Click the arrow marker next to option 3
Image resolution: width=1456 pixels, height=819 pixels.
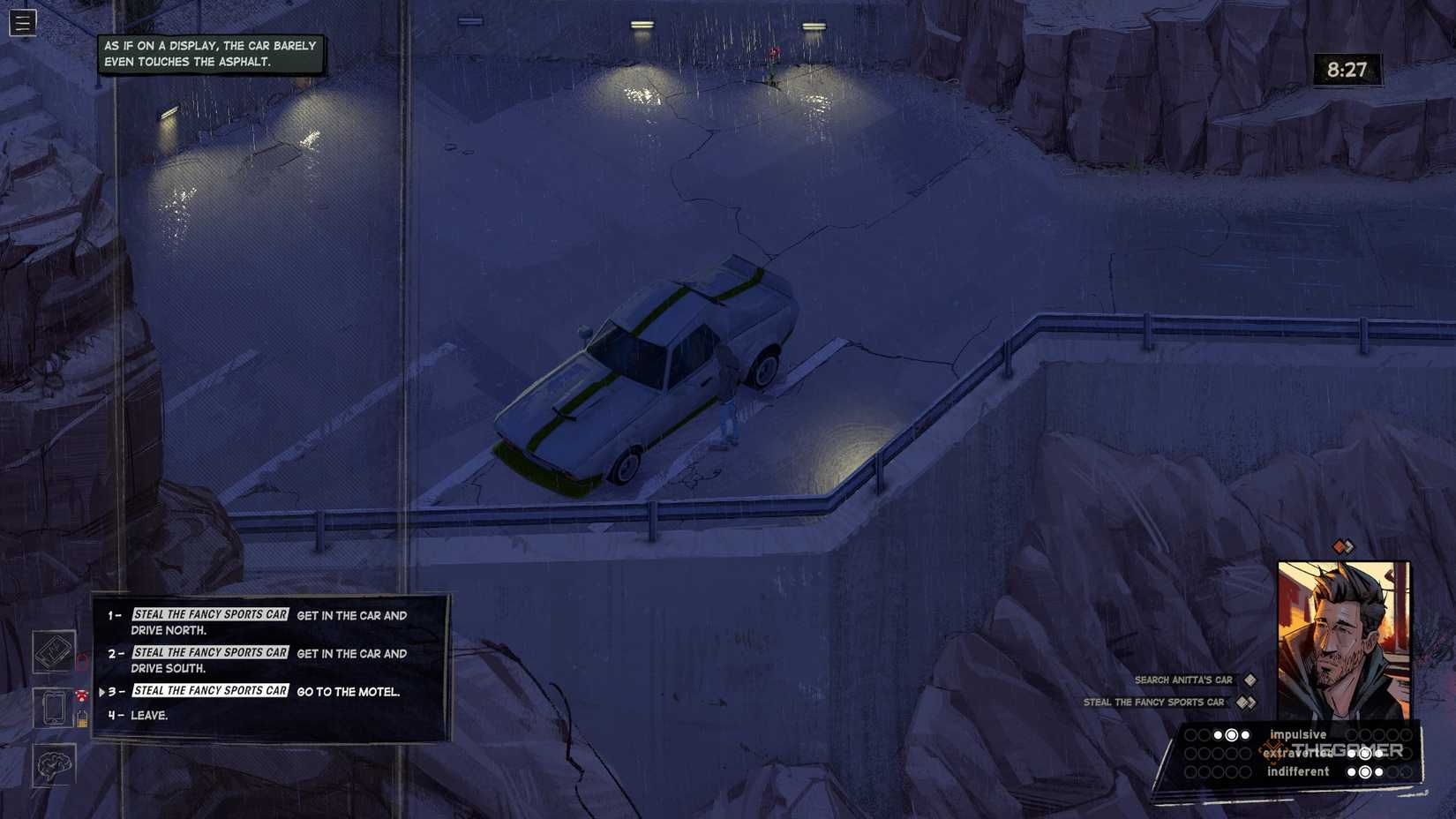(103, 692)
